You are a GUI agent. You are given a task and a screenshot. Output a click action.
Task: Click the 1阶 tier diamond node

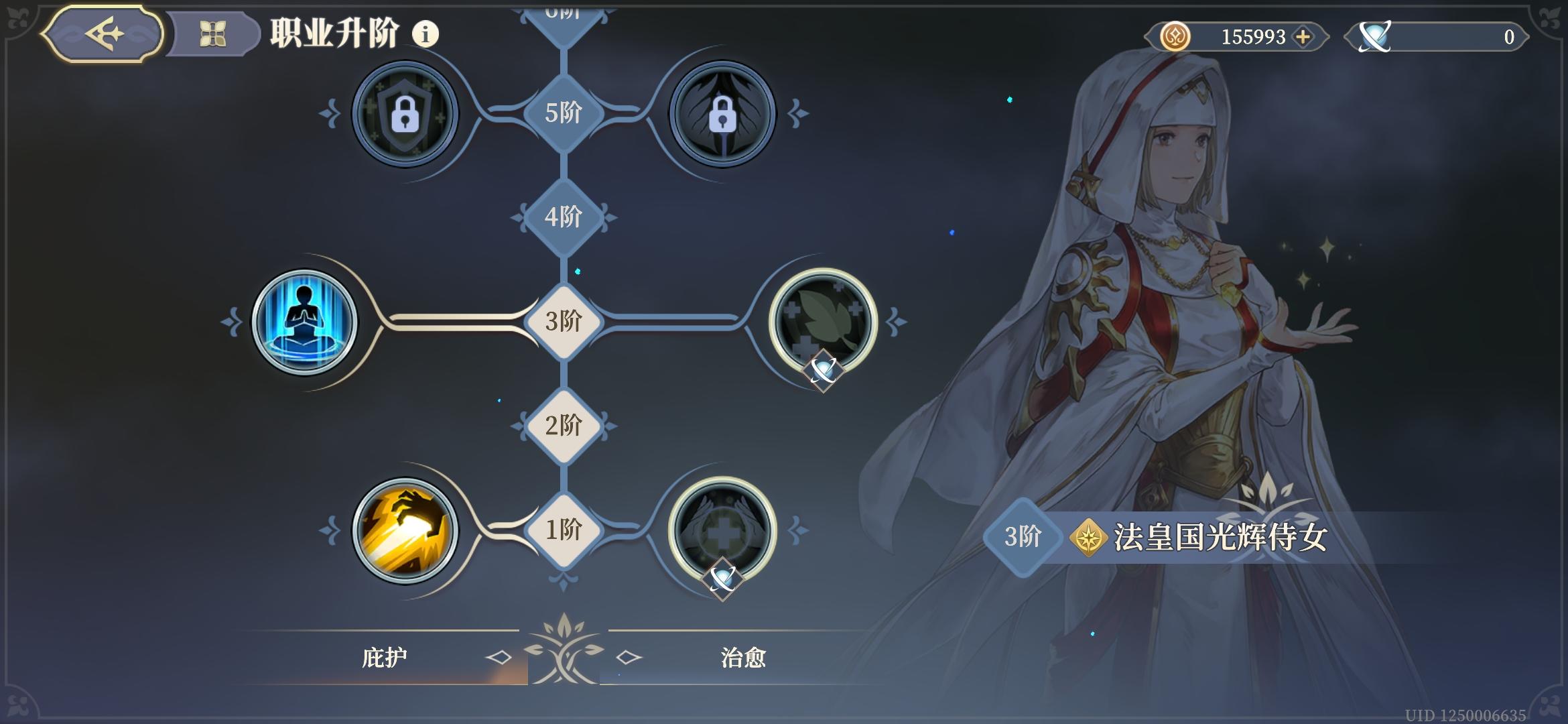[x=564, y=530]
